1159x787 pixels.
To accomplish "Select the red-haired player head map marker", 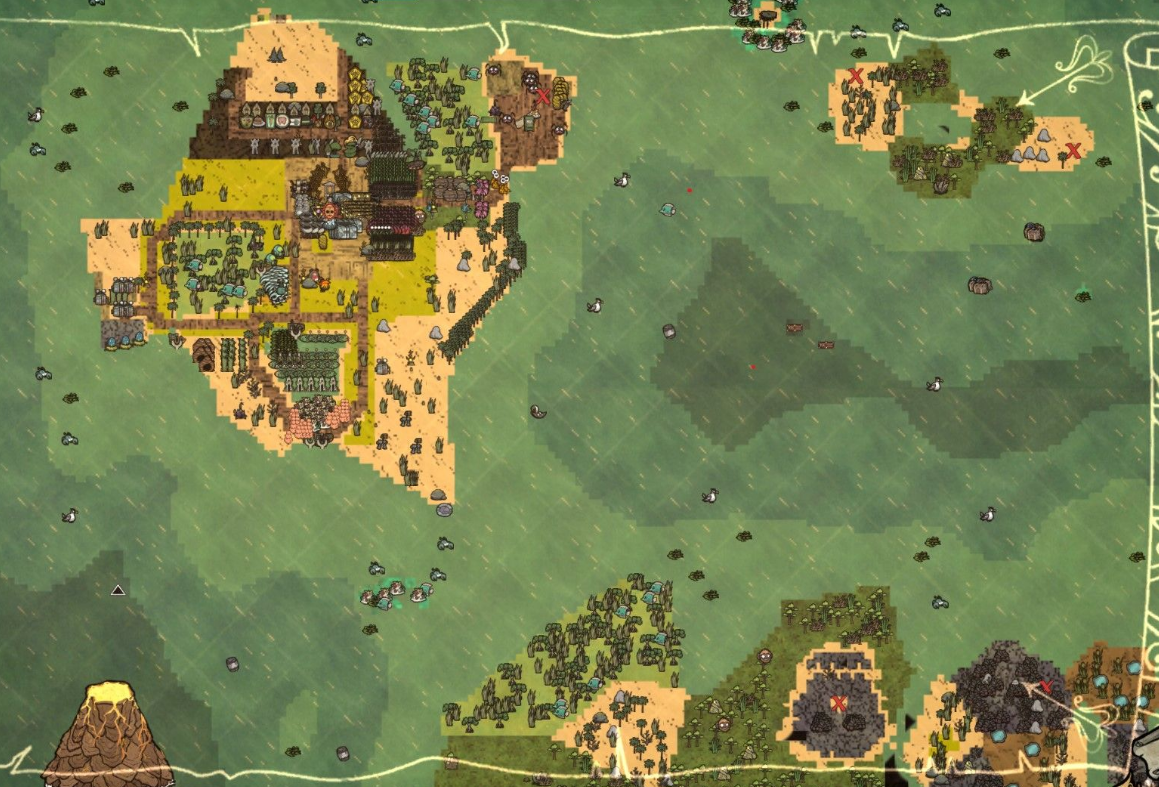I will coord(329,212).
